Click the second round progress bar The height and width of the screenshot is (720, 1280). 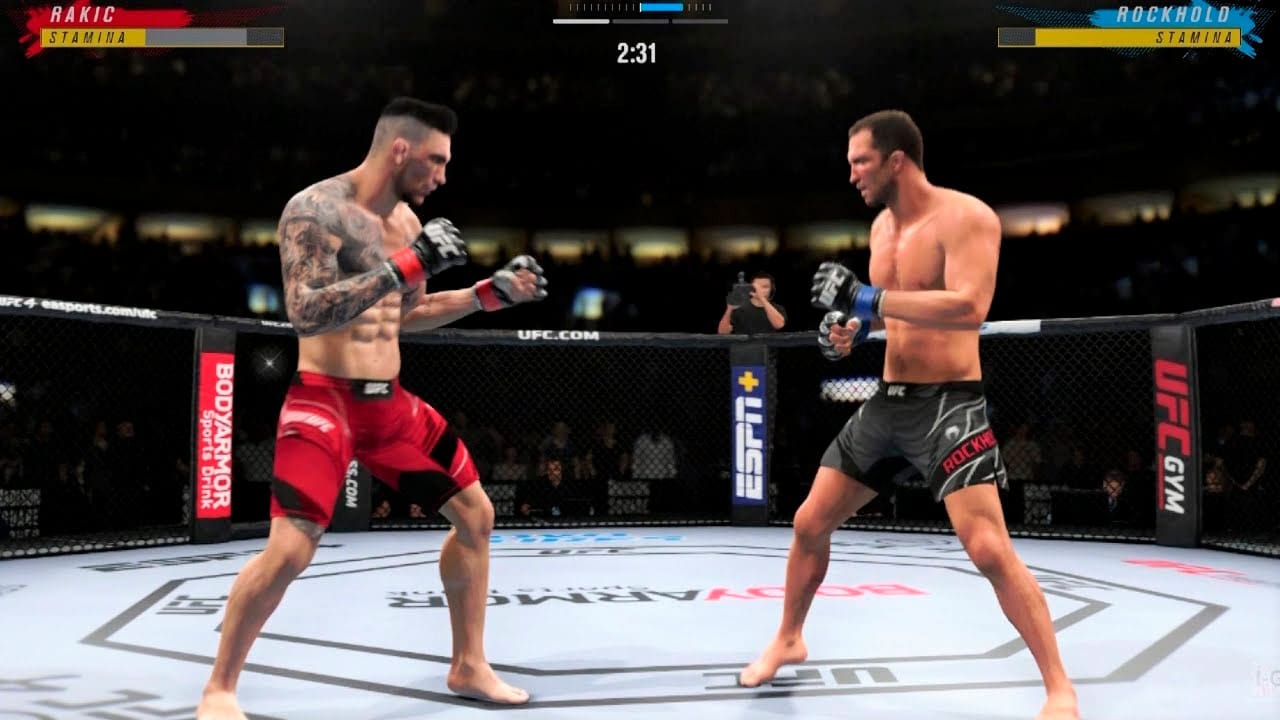pyautogui.click(x=640, y=22)
